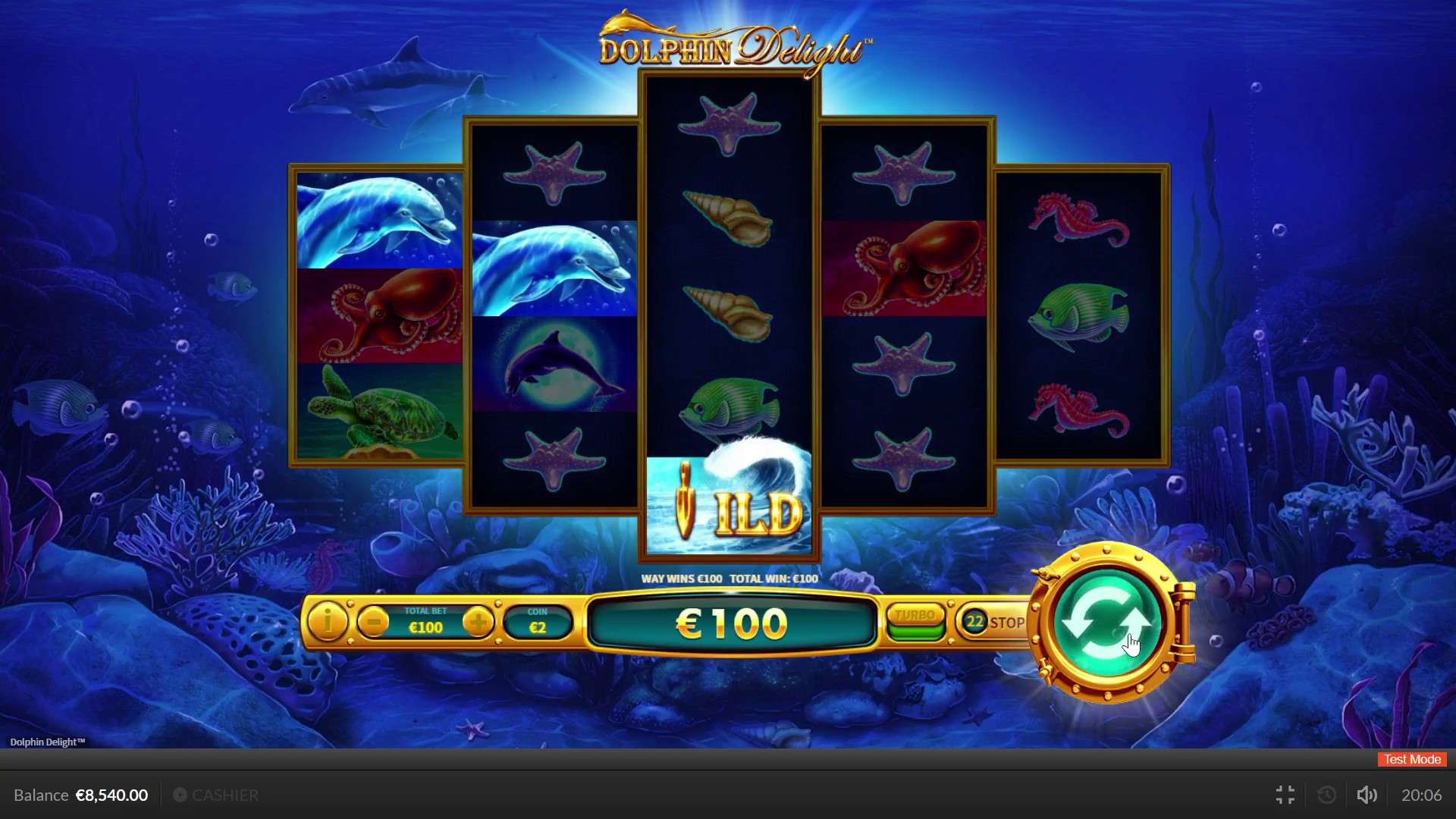Click the cashier coin icon
The image size is (1456, 819).
(180, 795)
